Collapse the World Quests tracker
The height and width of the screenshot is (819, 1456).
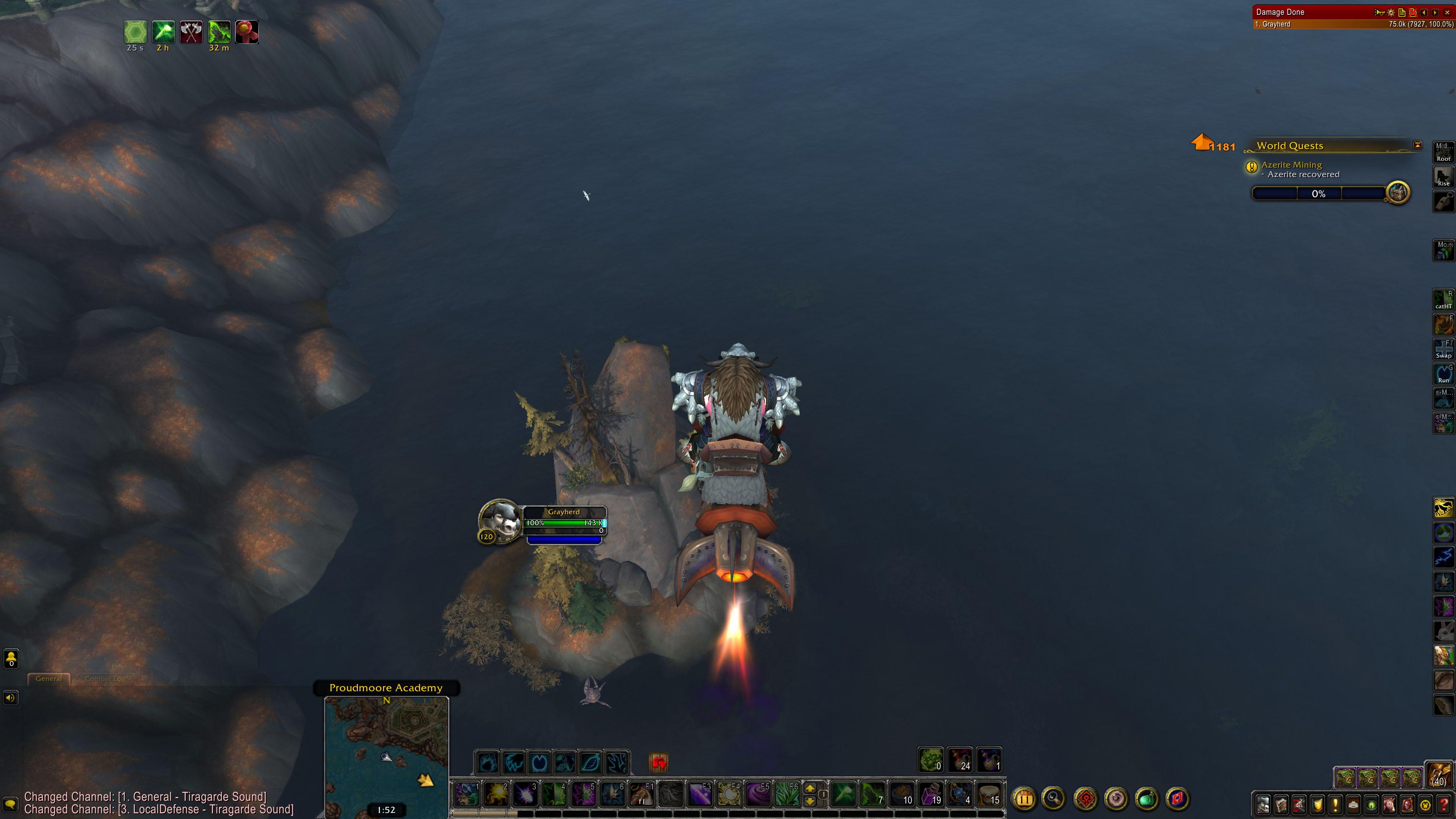pyautogui.click(x=1418, y=145)
